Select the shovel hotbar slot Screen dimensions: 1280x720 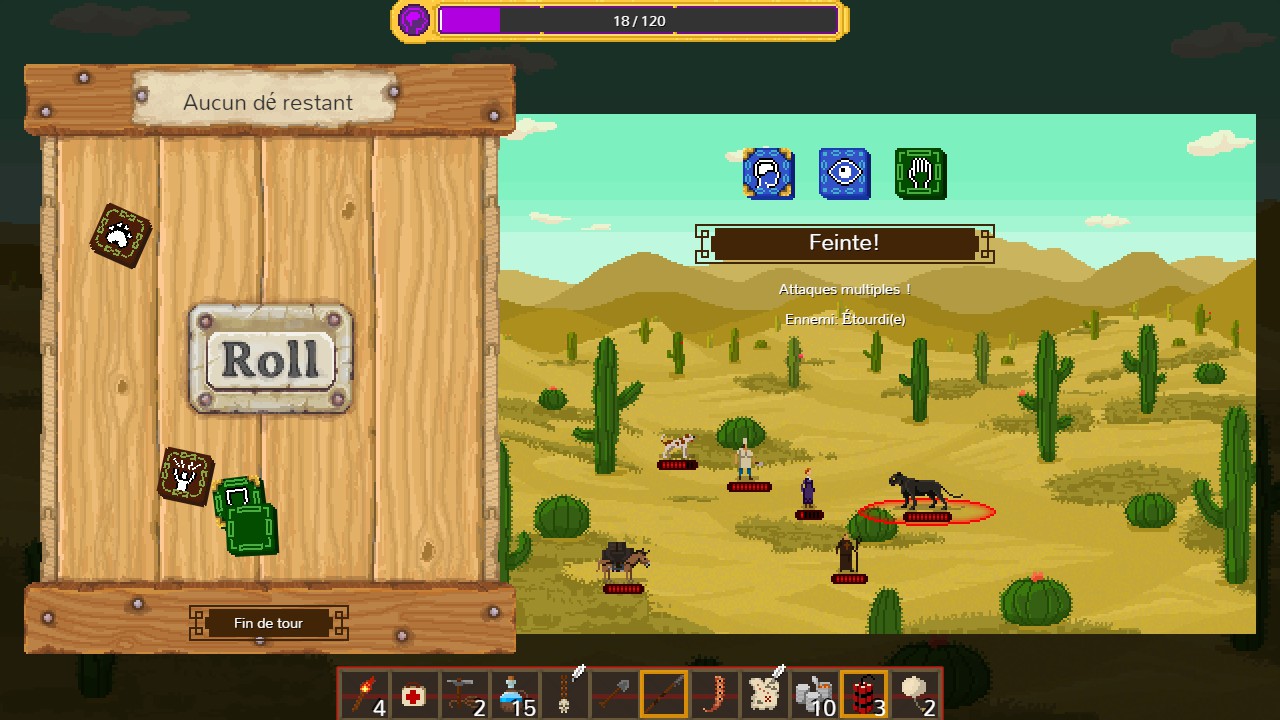point(614,693)
